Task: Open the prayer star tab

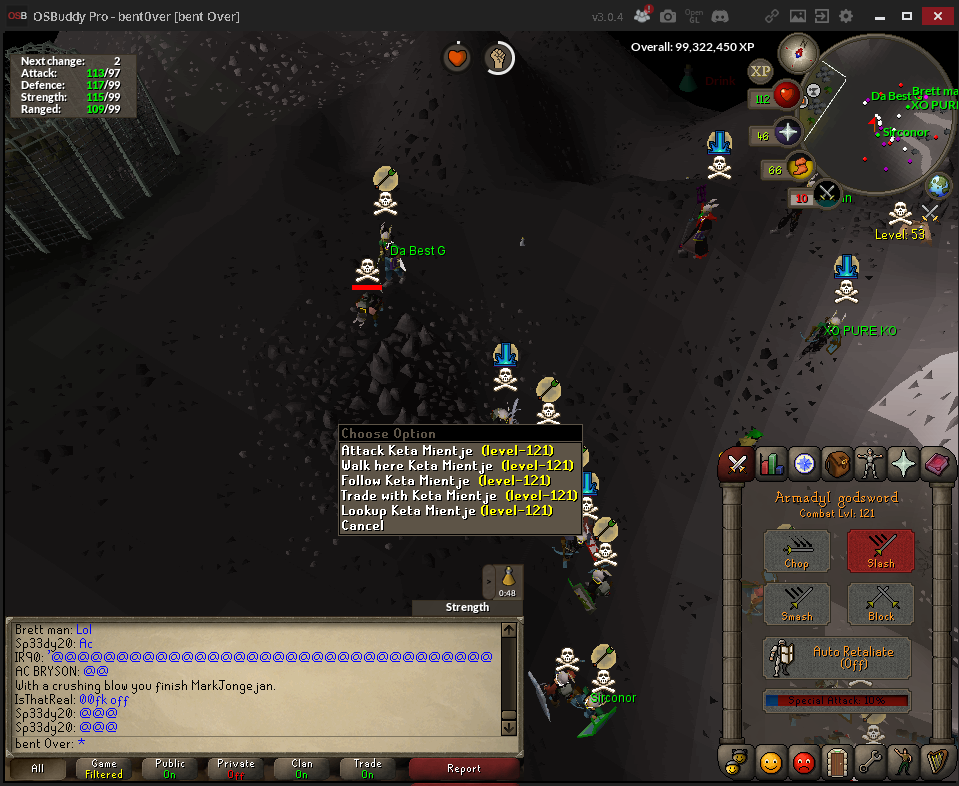Action: tap(904, 463)
